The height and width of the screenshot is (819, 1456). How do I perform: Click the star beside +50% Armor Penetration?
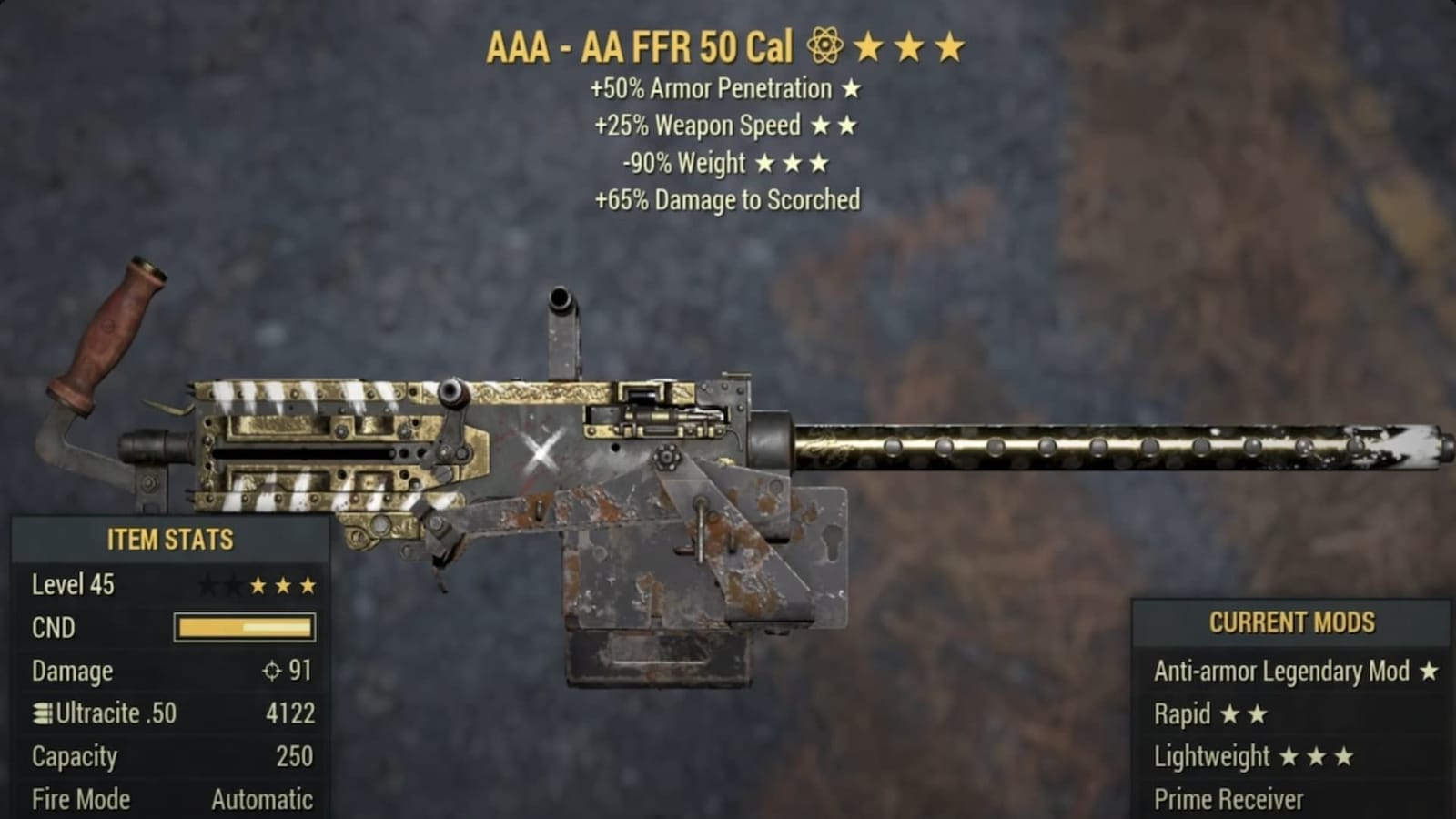[x=852, y=88]
